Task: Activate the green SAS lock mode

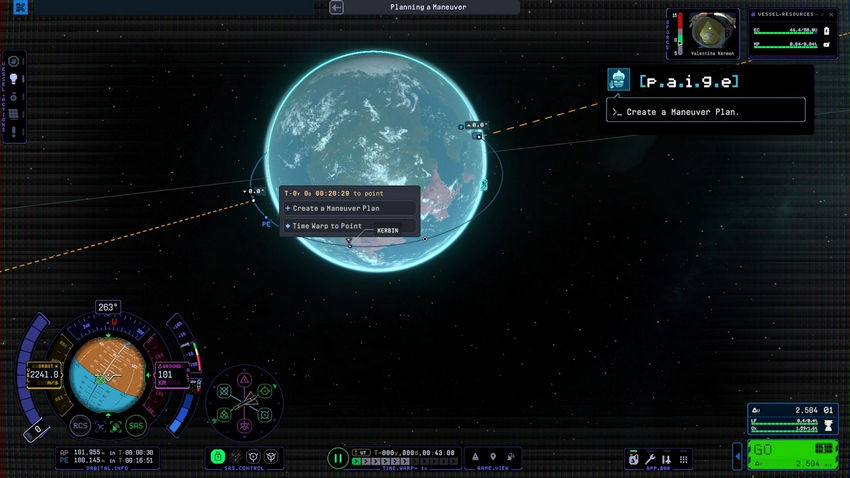Action: 217,458
